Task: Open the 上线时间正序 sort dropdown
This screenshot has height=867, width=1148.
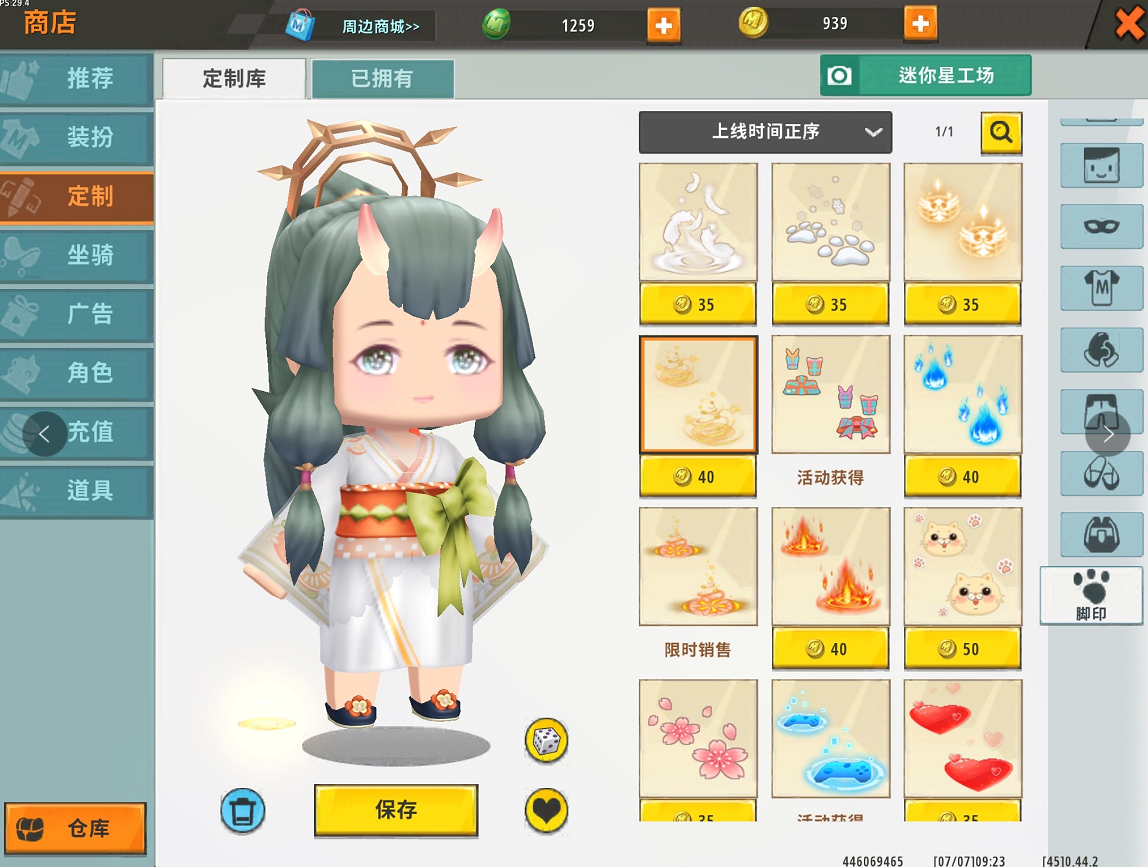Action: pyautogui.click(x=765, y=132)
